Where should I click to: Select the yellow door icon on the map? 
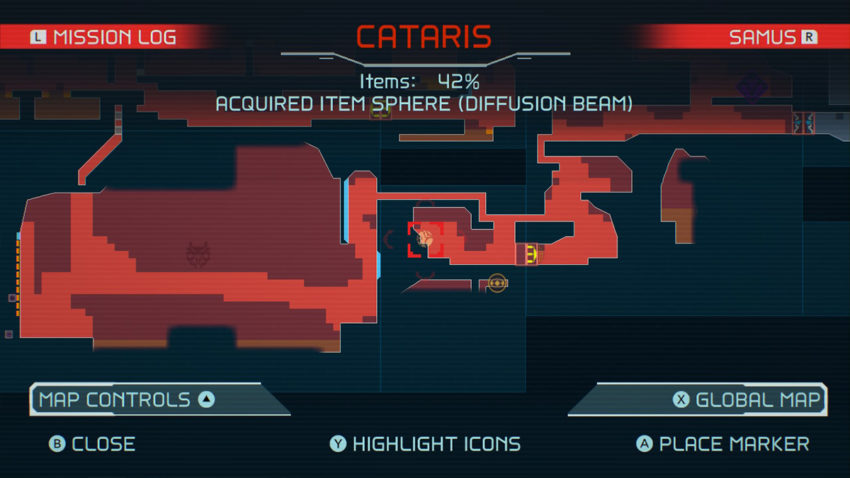pyautogui.click(x=527, y=254)
